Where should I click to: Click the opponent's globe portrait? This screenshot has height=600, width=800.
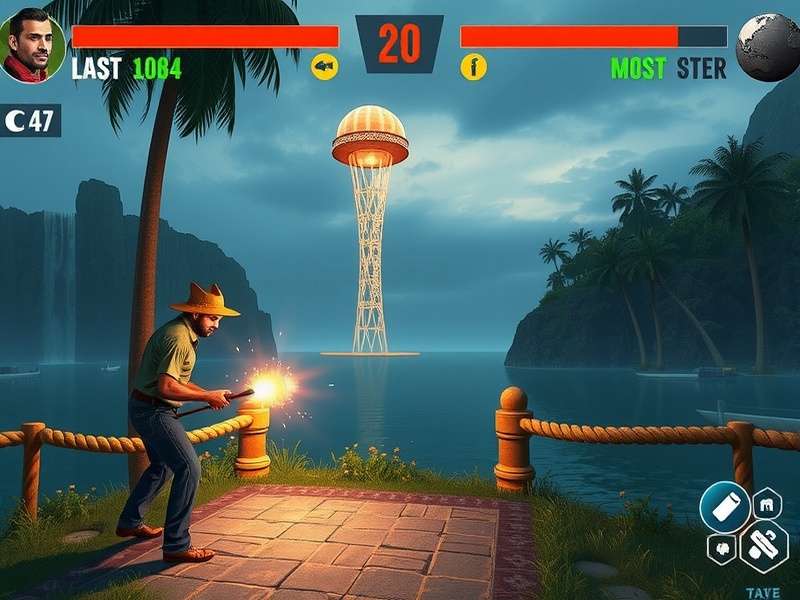pyautogui.click(x=768, y=47)
